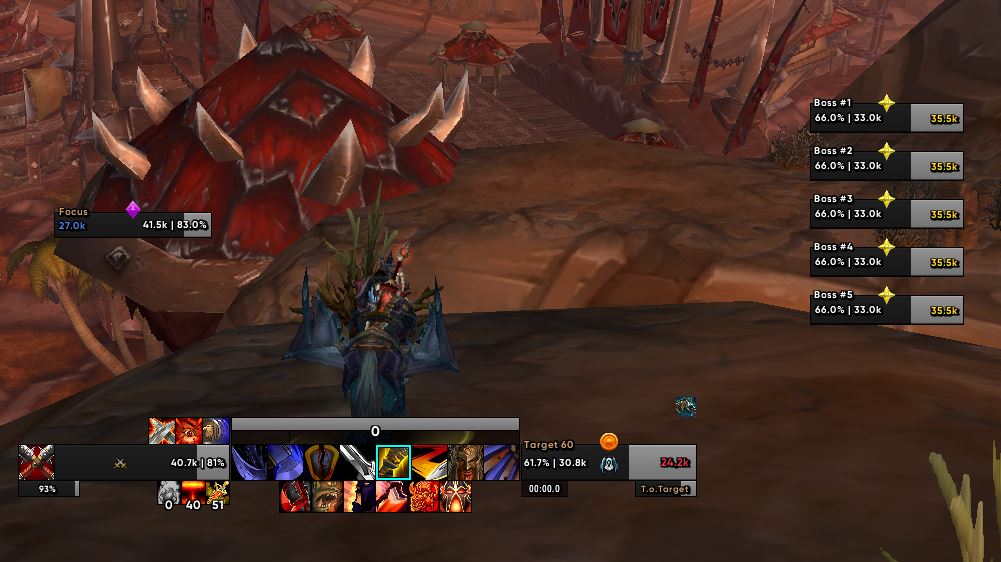Use the shield block ability icon
1001x562 pixels.
click(x=321, y=463)
